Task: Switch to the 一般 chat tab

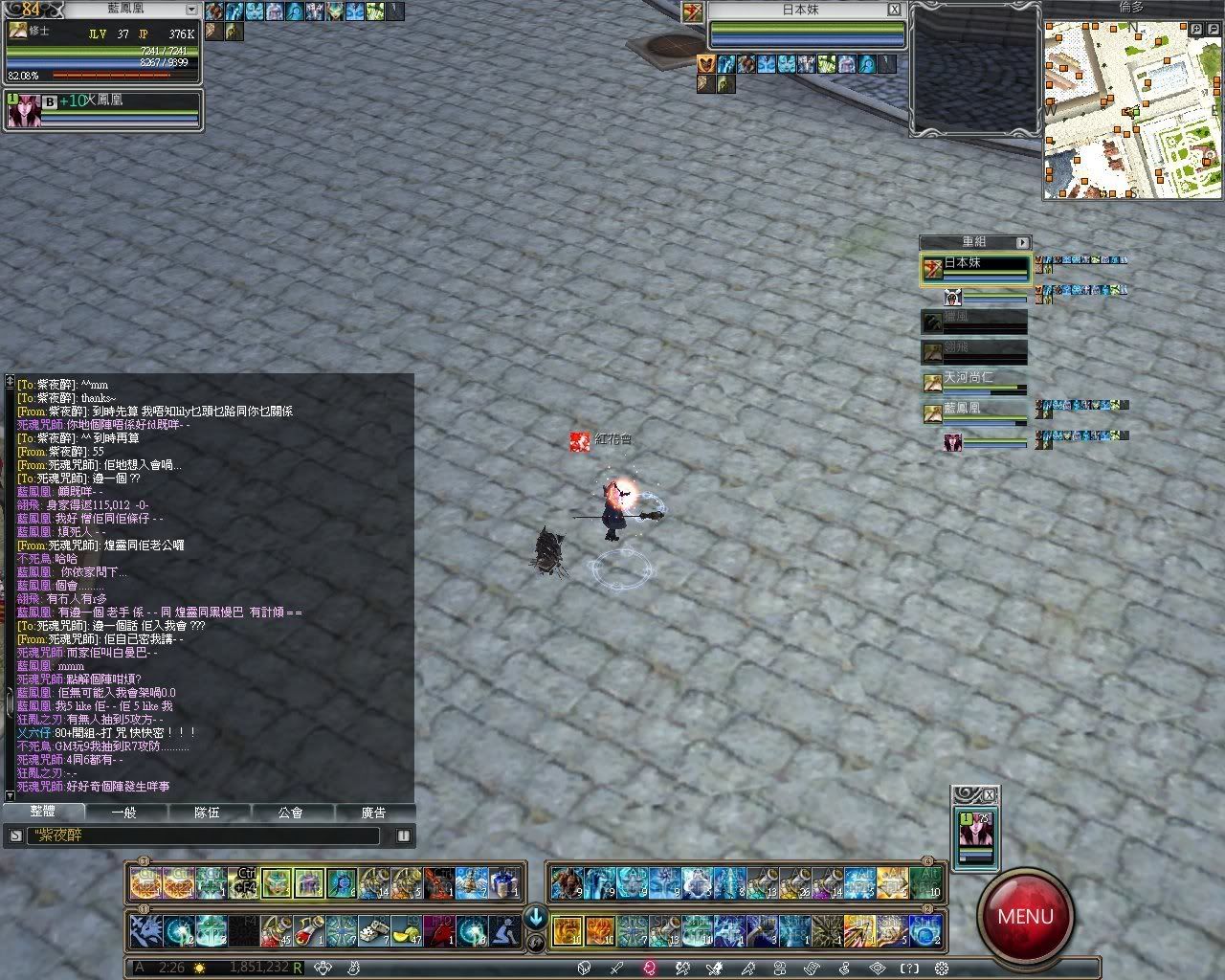Action: [124, 813]
